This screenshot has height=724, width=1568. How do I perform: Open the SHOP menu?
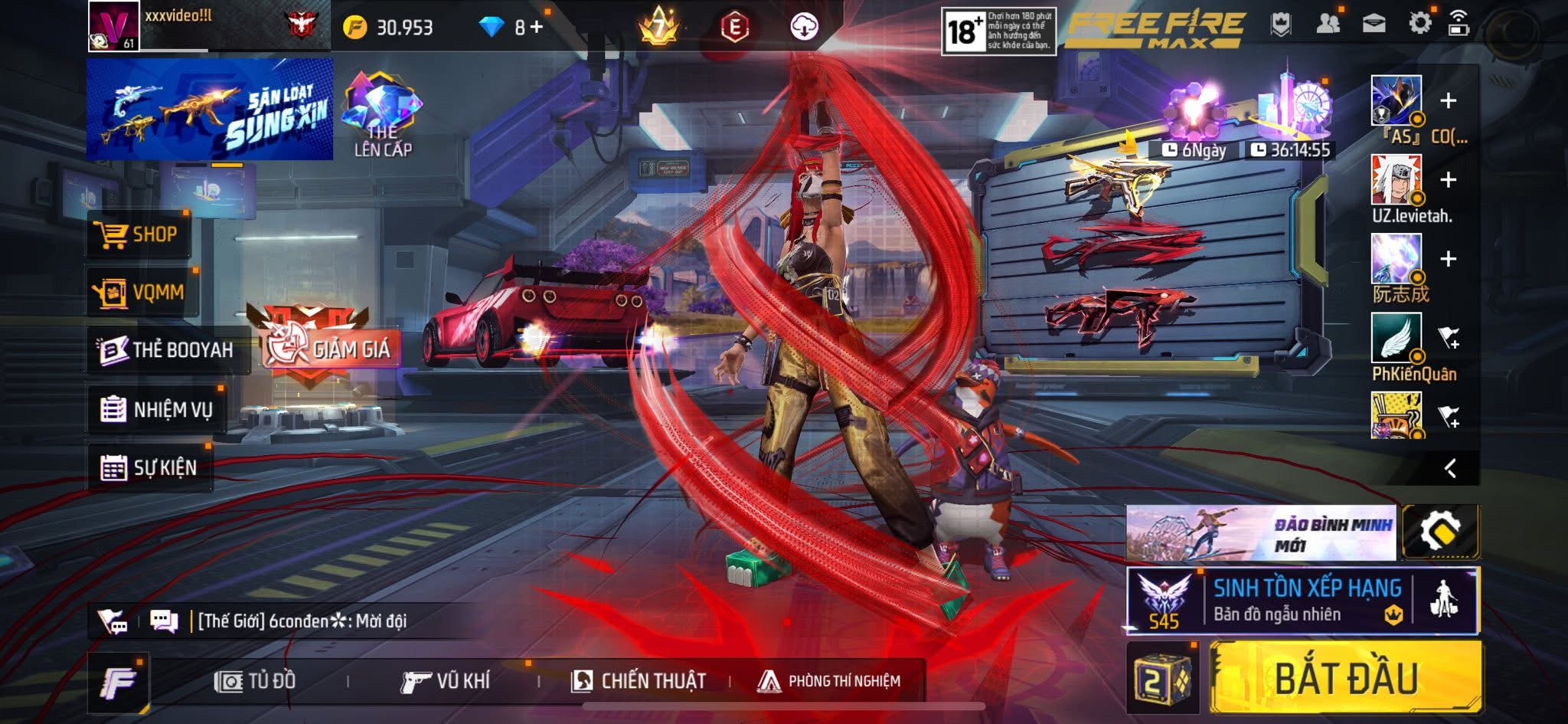138,234
